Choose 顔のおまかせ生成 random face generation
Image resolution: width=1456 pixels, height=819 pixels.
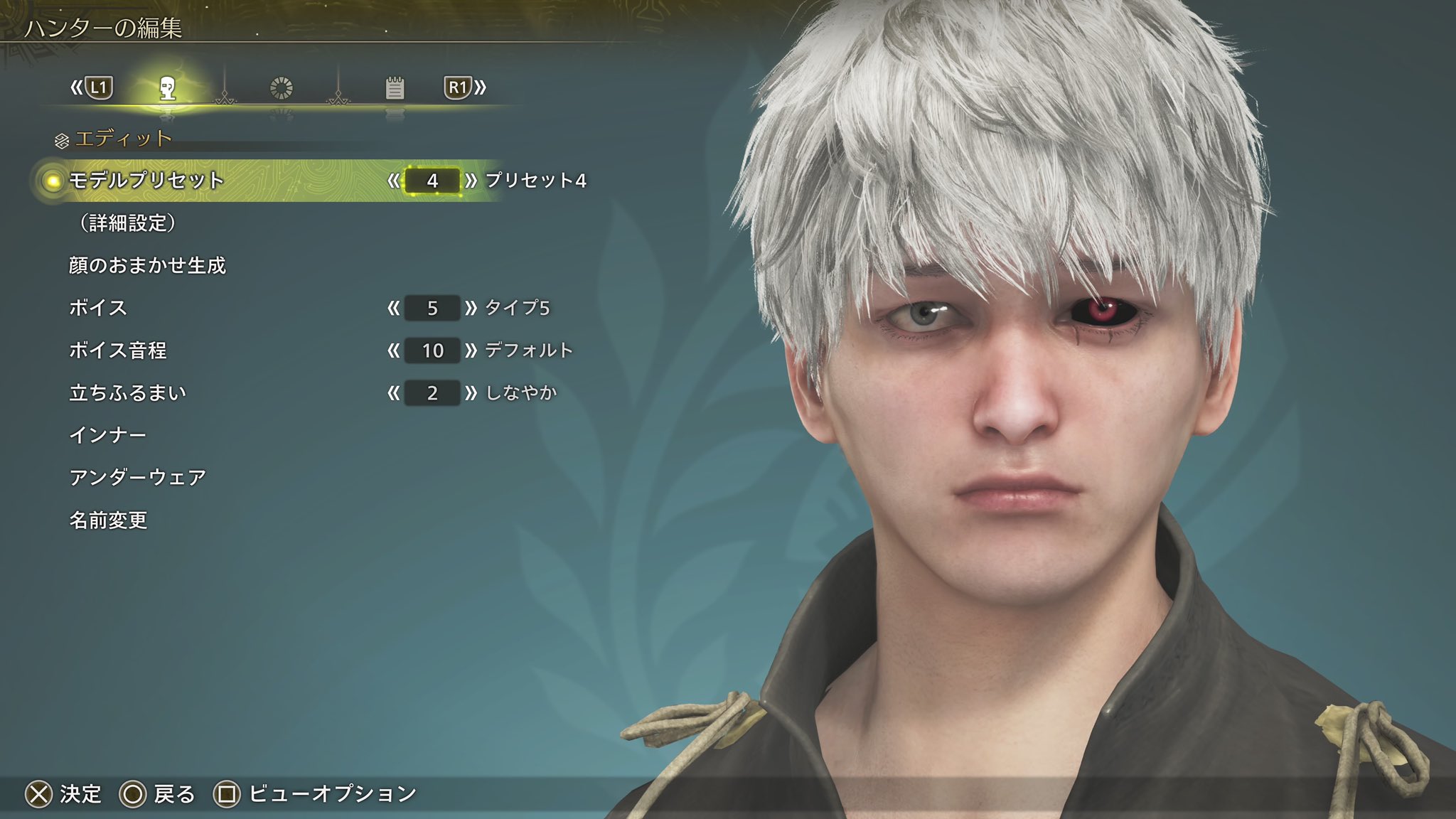coord(147,265)
